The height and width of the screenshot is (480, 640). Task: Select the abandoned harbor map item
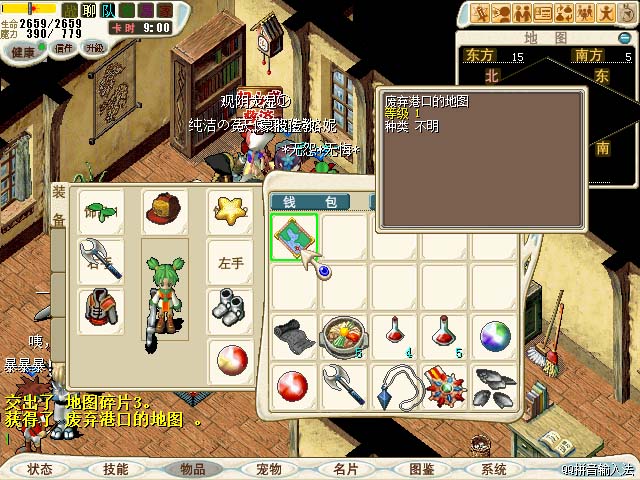pyautogui.click(x=295, y=236)
